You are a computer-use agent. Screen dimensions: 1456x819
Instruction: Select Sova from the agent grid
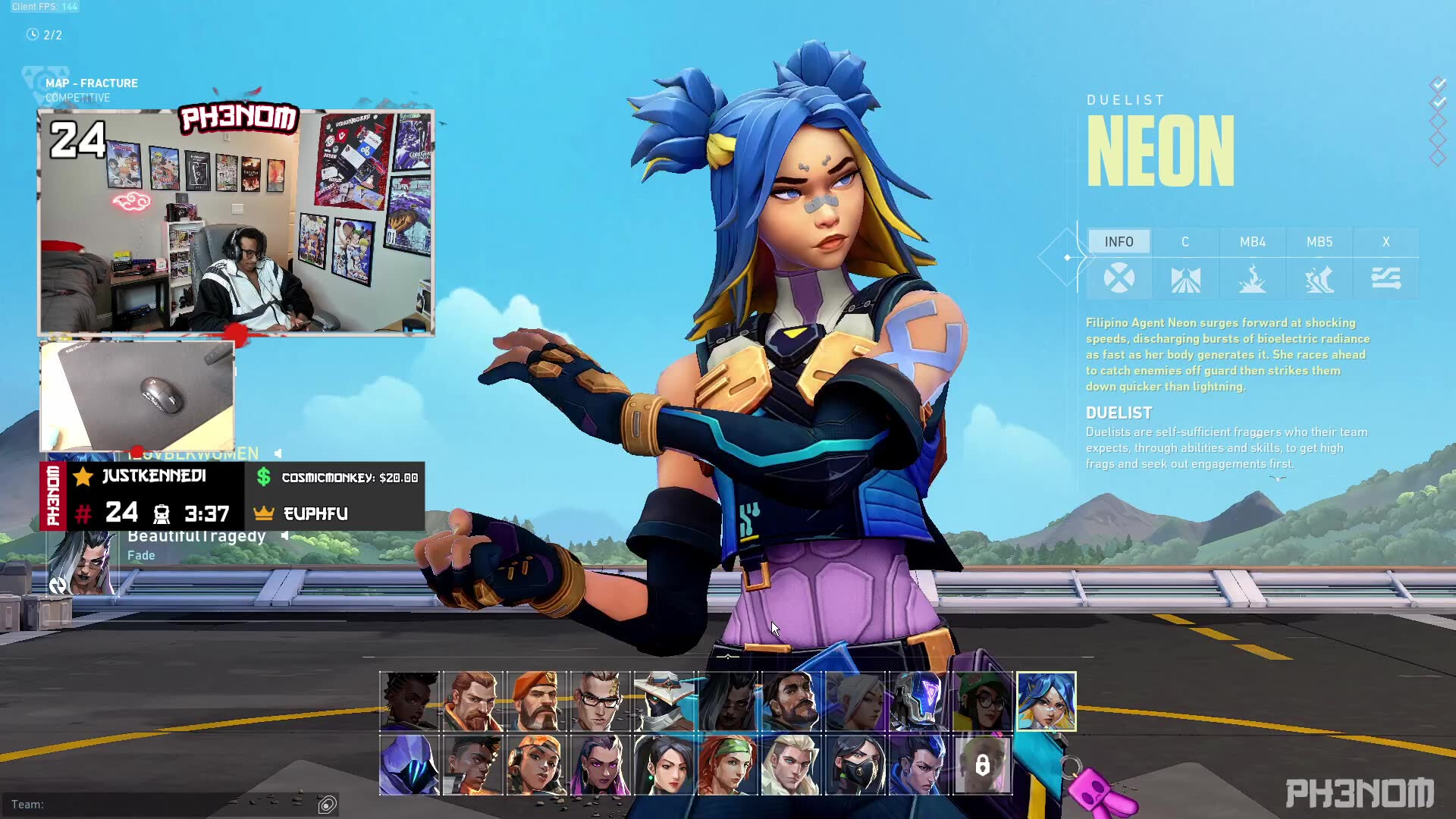pos(792,765)
